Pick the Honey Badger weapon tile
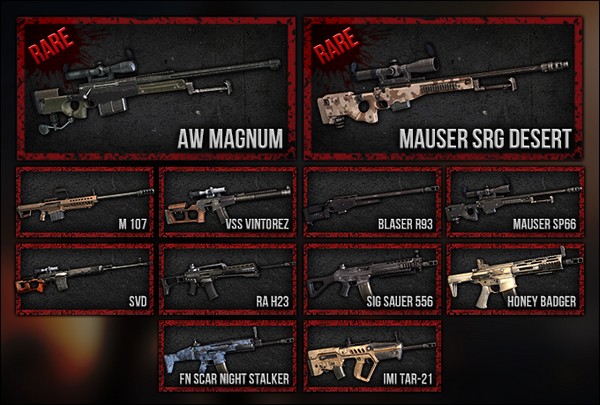Viewport: 600px width, 405px height. (515, 278)
